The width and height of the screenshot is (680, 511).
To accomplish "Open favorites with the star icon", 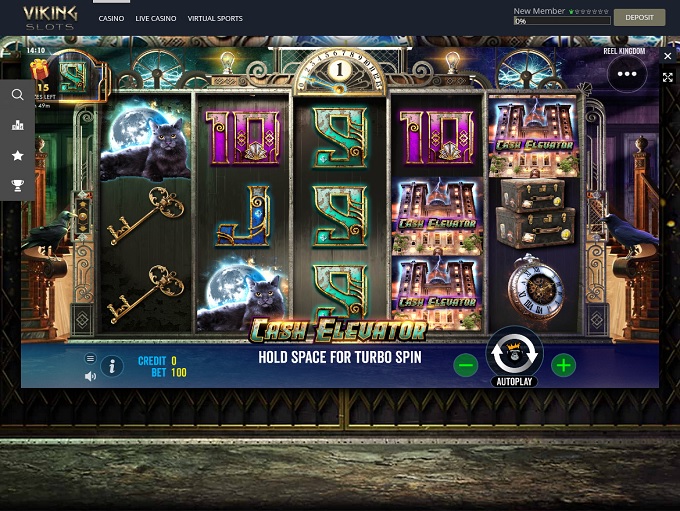I will 17,155.
